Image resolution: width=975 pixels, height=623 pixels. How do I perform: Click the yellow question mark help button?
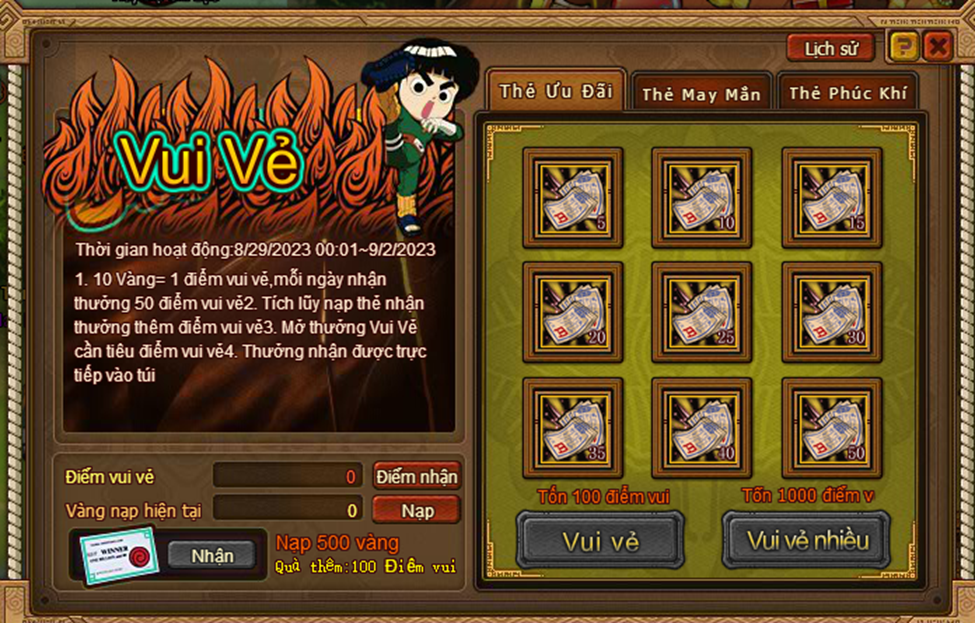(903, 46)
